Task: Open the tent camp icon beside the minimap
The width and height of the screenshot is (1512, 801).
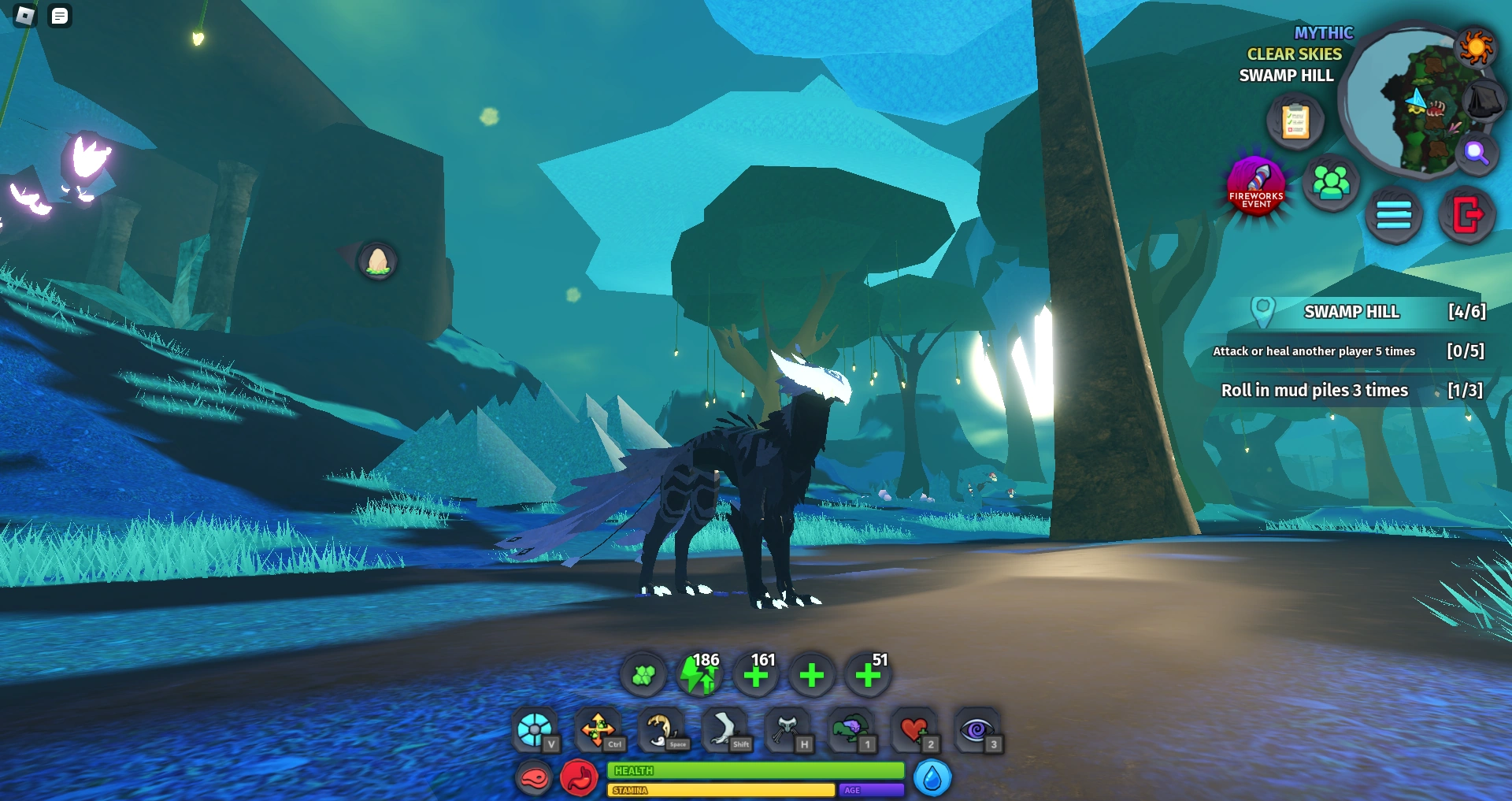Action: tap(1483, 101)
